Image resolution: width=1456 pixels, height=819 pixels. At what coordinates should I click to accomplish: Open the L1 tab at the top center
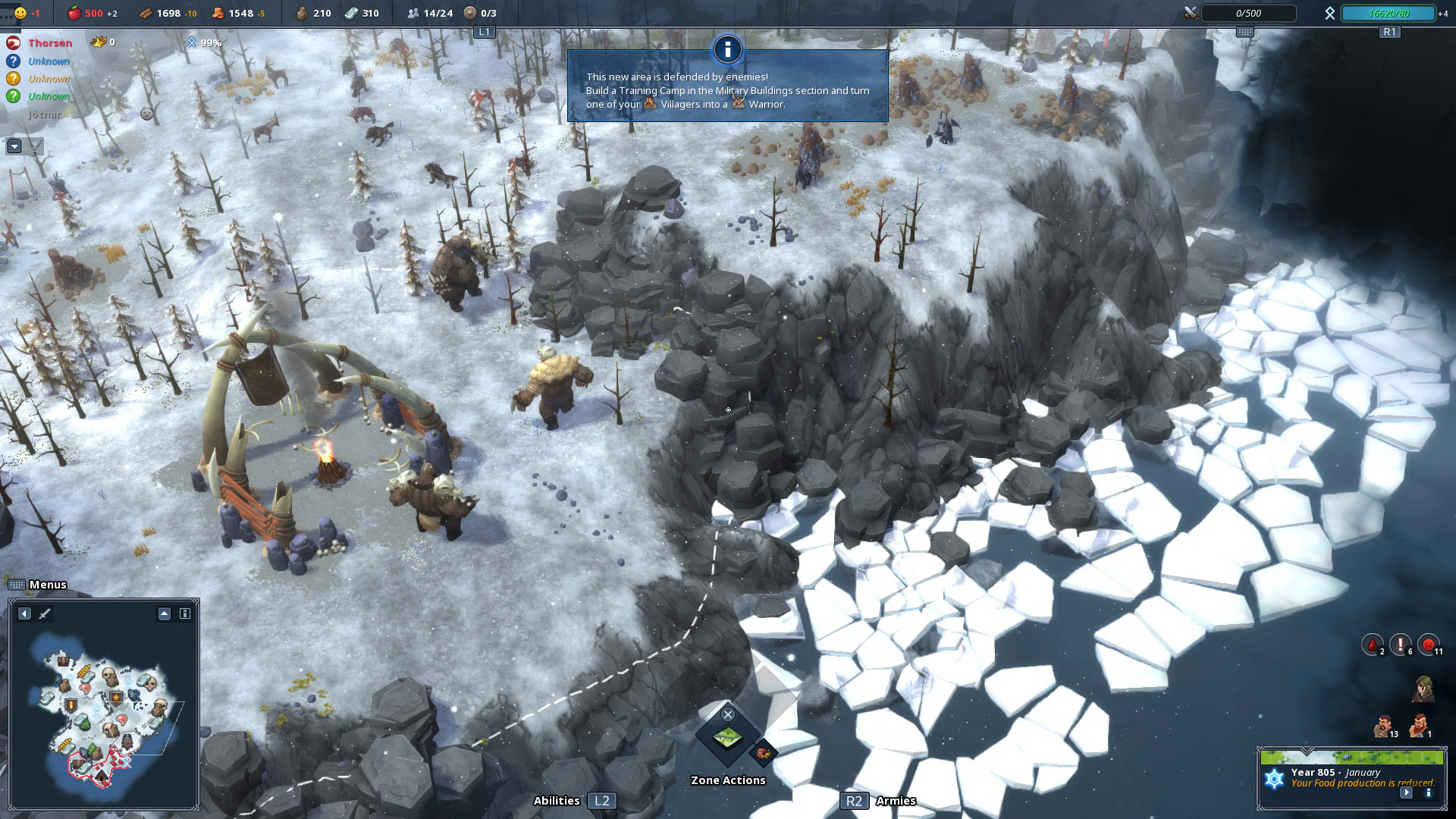(483, 32)
